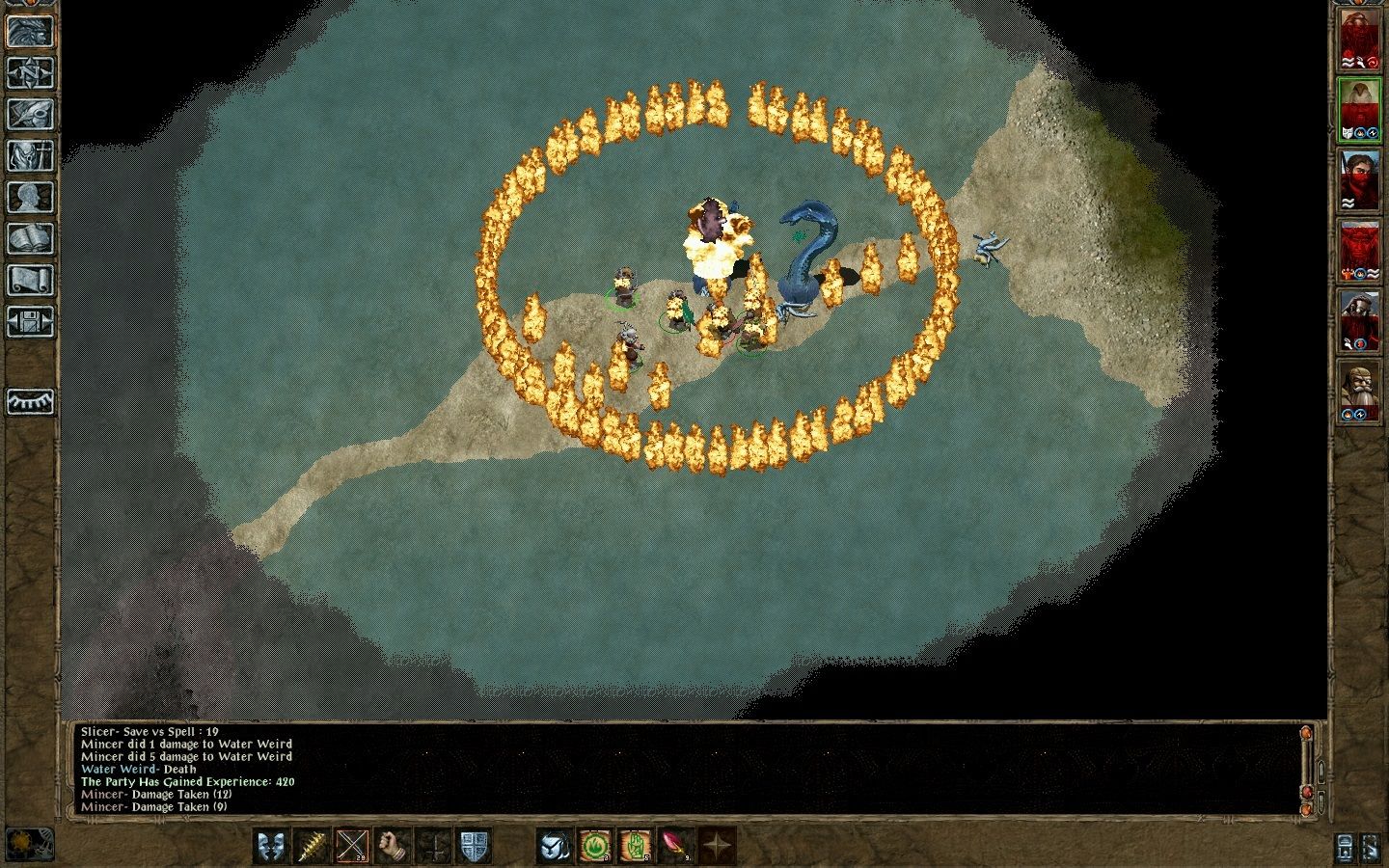Activate the rest eye button

(x=30, y=401)
